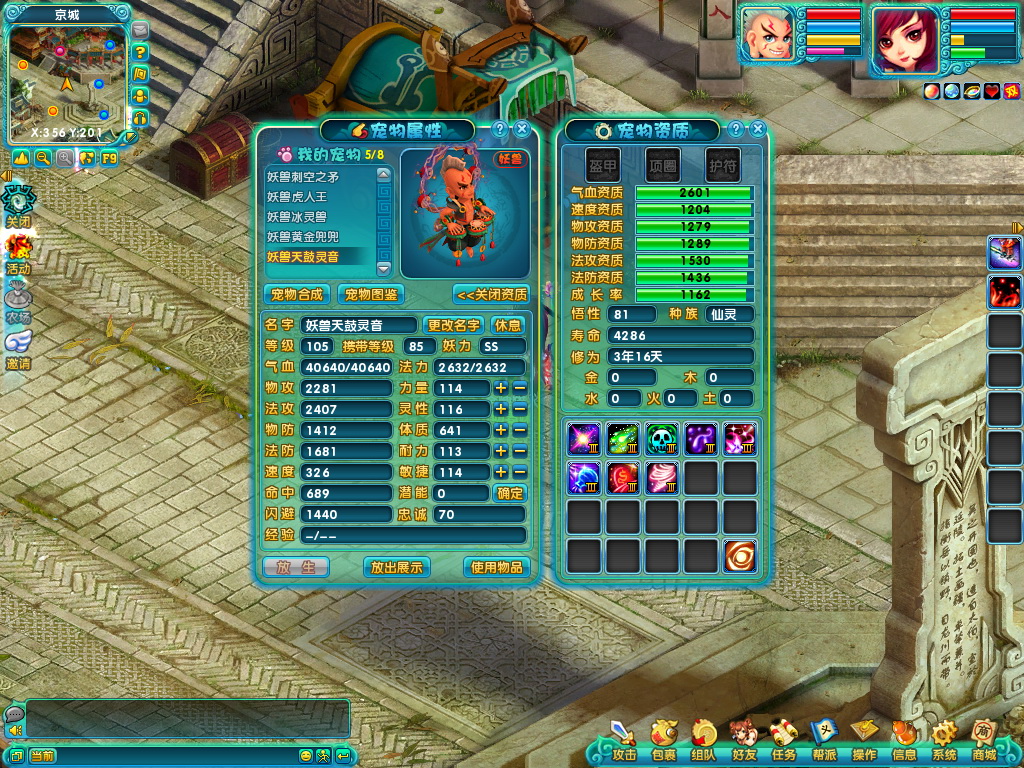Screen dimensions: 1024x768
Task: Select the green skull pet skill
Action: point(662,438)
